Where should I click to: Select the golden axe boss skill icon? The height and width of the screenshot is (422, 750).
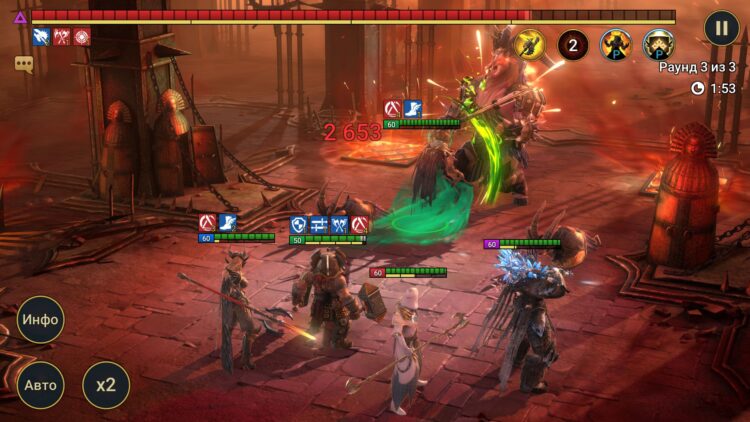click(529, 44)
